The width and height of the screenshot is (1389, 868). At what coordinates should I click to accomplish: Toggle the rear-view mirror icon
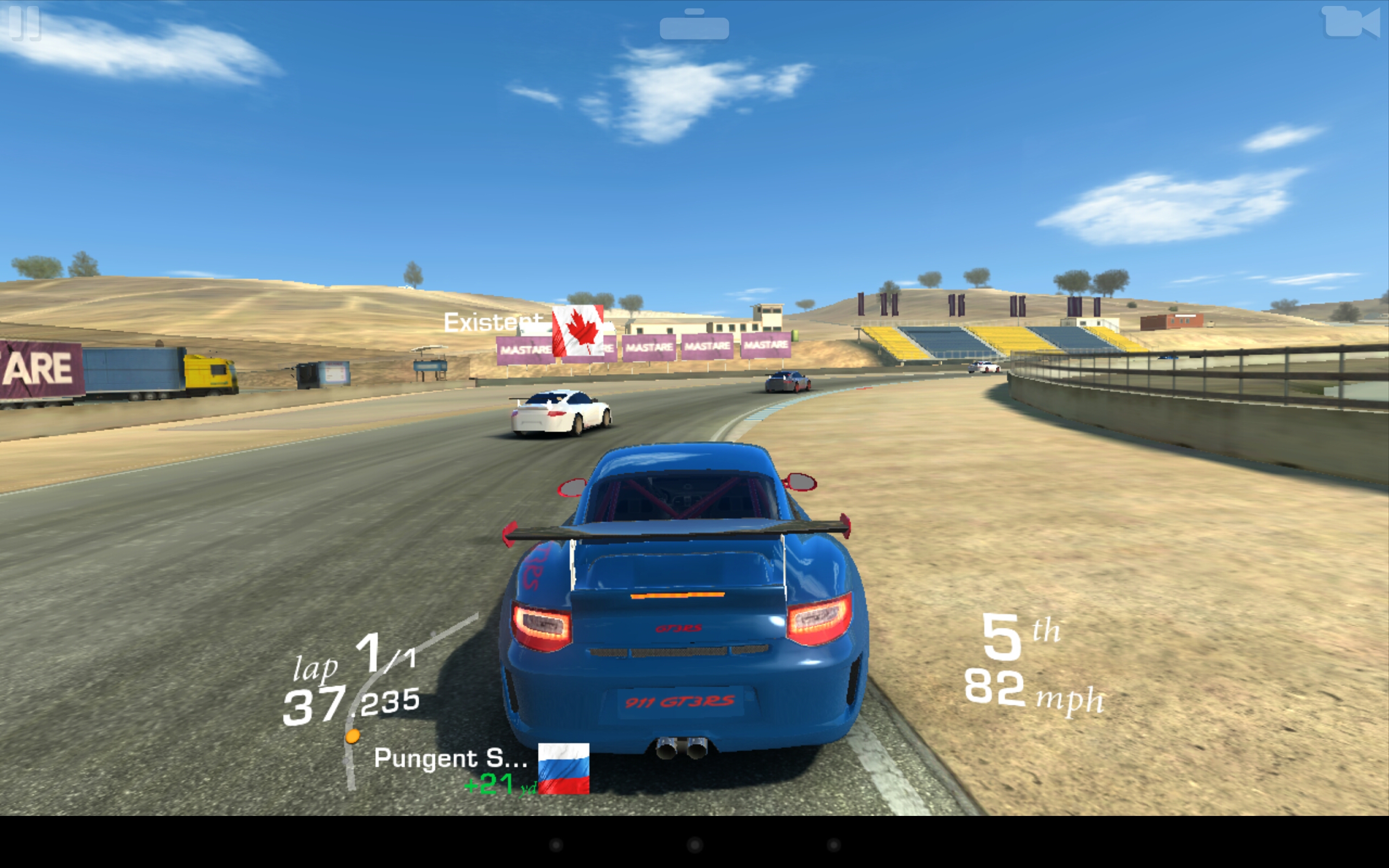[694, 26]
